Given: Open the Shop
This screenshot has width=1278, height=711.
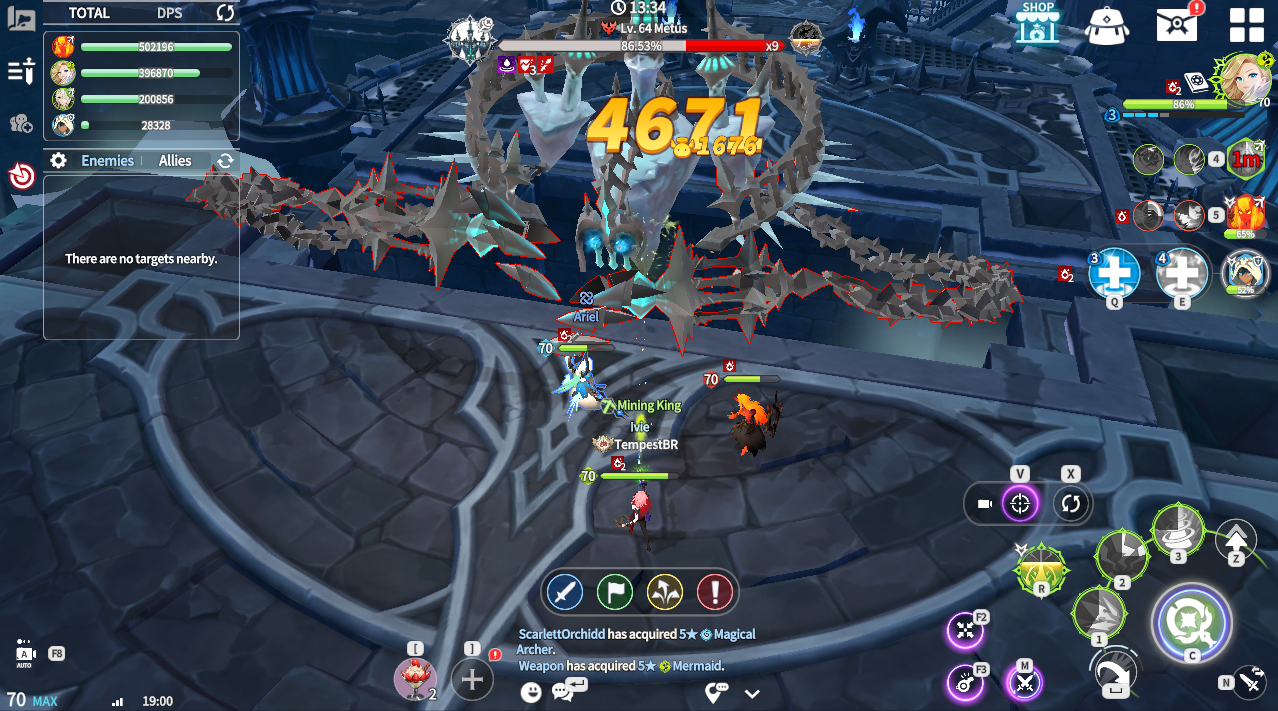Looking at the screenshot, I should coord(1038,22).
